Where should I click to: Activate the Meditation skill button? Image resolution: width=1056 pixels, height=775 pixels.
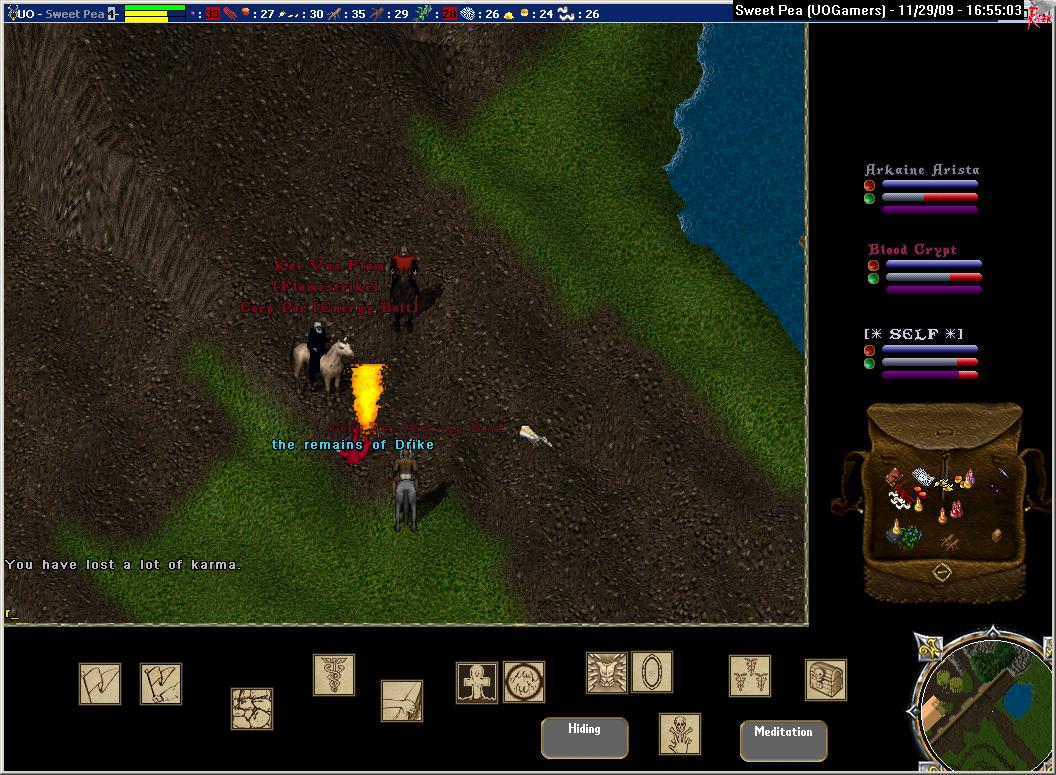click(783, 740)
